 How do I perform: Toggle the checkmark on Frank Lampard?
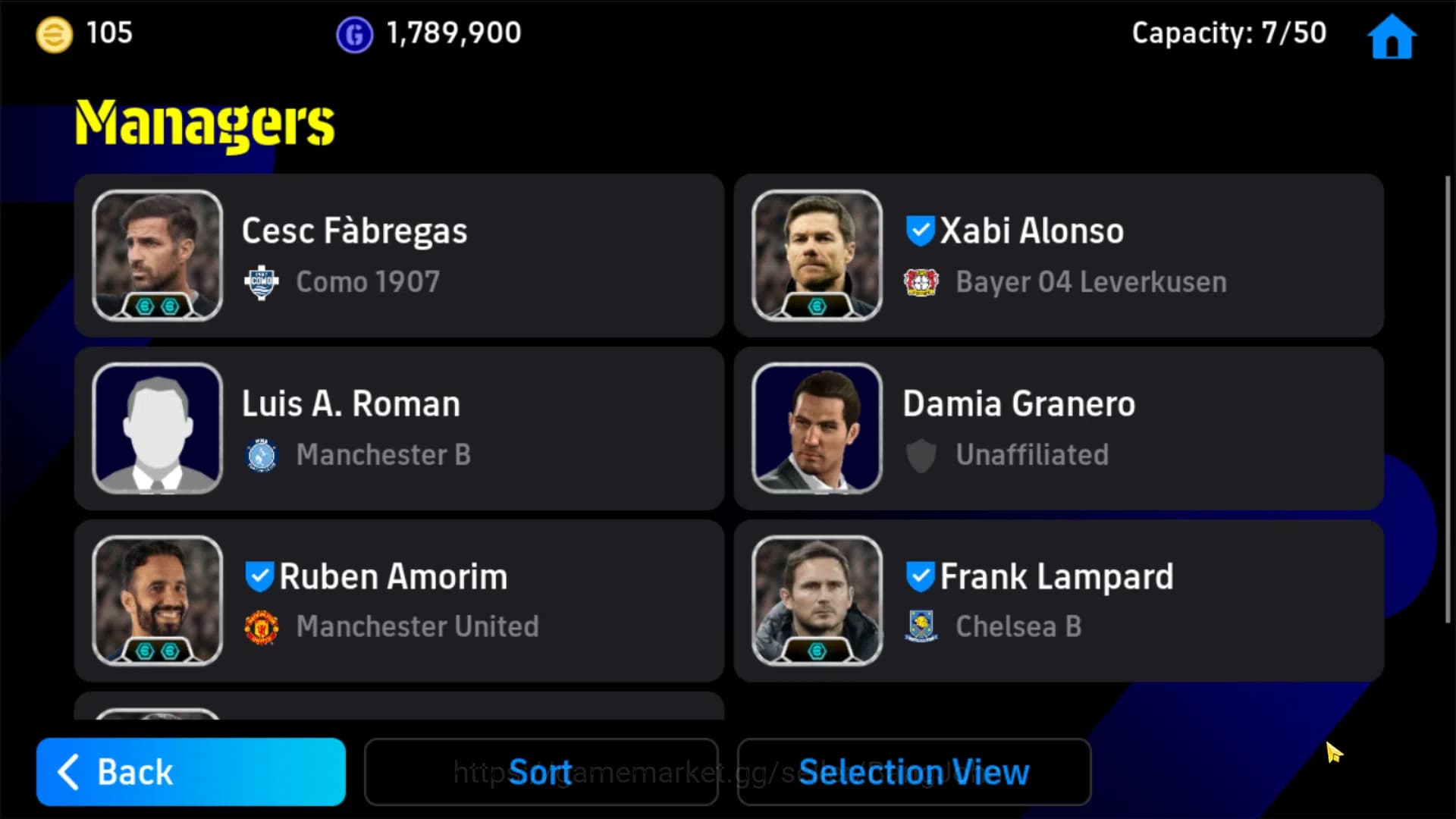point(920,576)
